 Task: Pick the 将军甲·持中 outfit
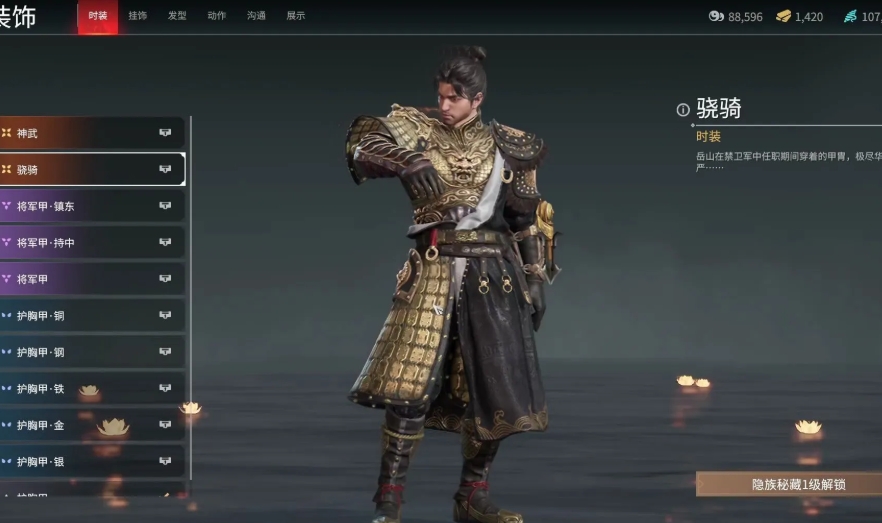pos(90,243)
